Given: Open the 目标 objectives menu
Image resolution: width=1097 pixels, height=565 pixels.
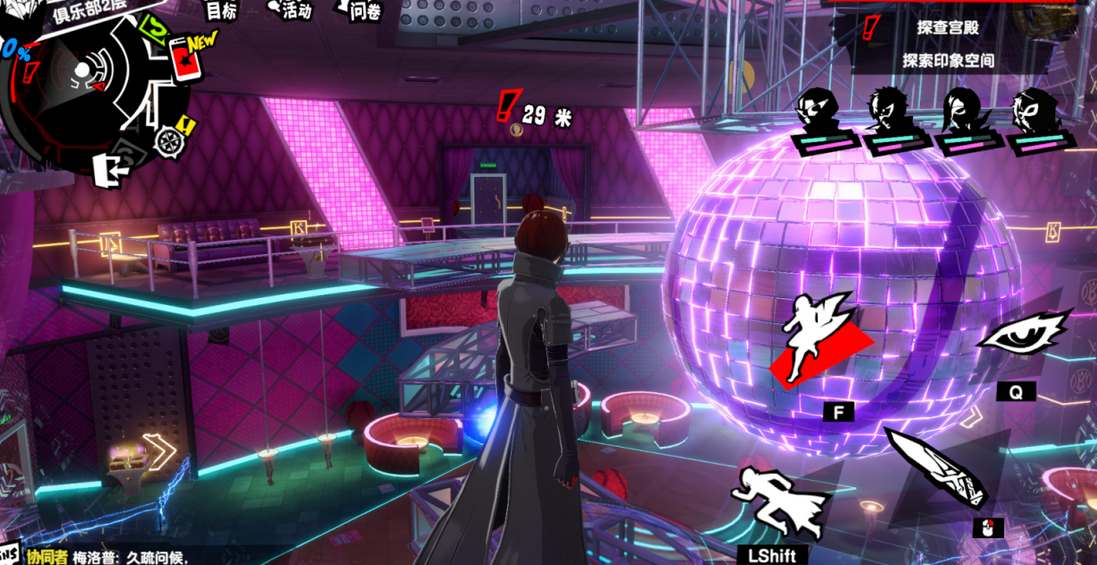Looking at the screenshot, I should click(x=221, y=11).
